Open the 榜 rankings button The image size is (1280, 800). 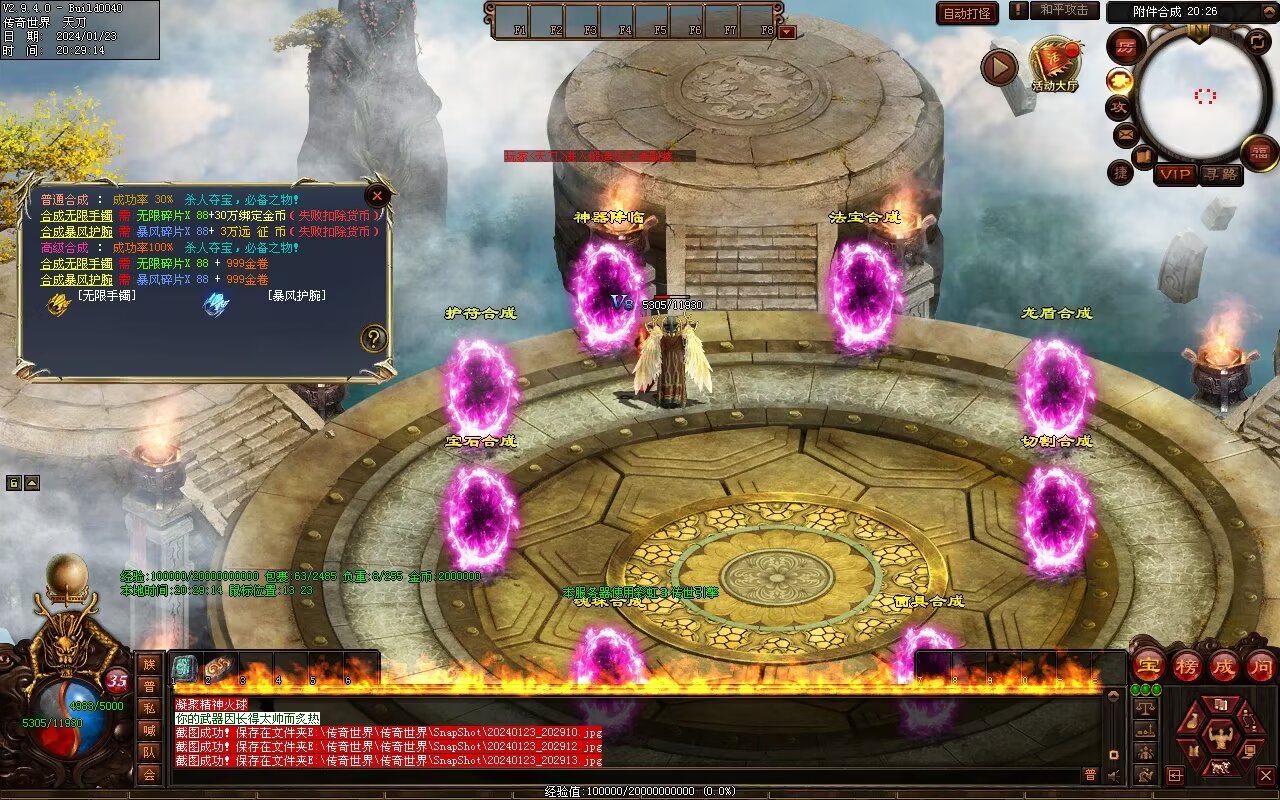coord(1187,665)
